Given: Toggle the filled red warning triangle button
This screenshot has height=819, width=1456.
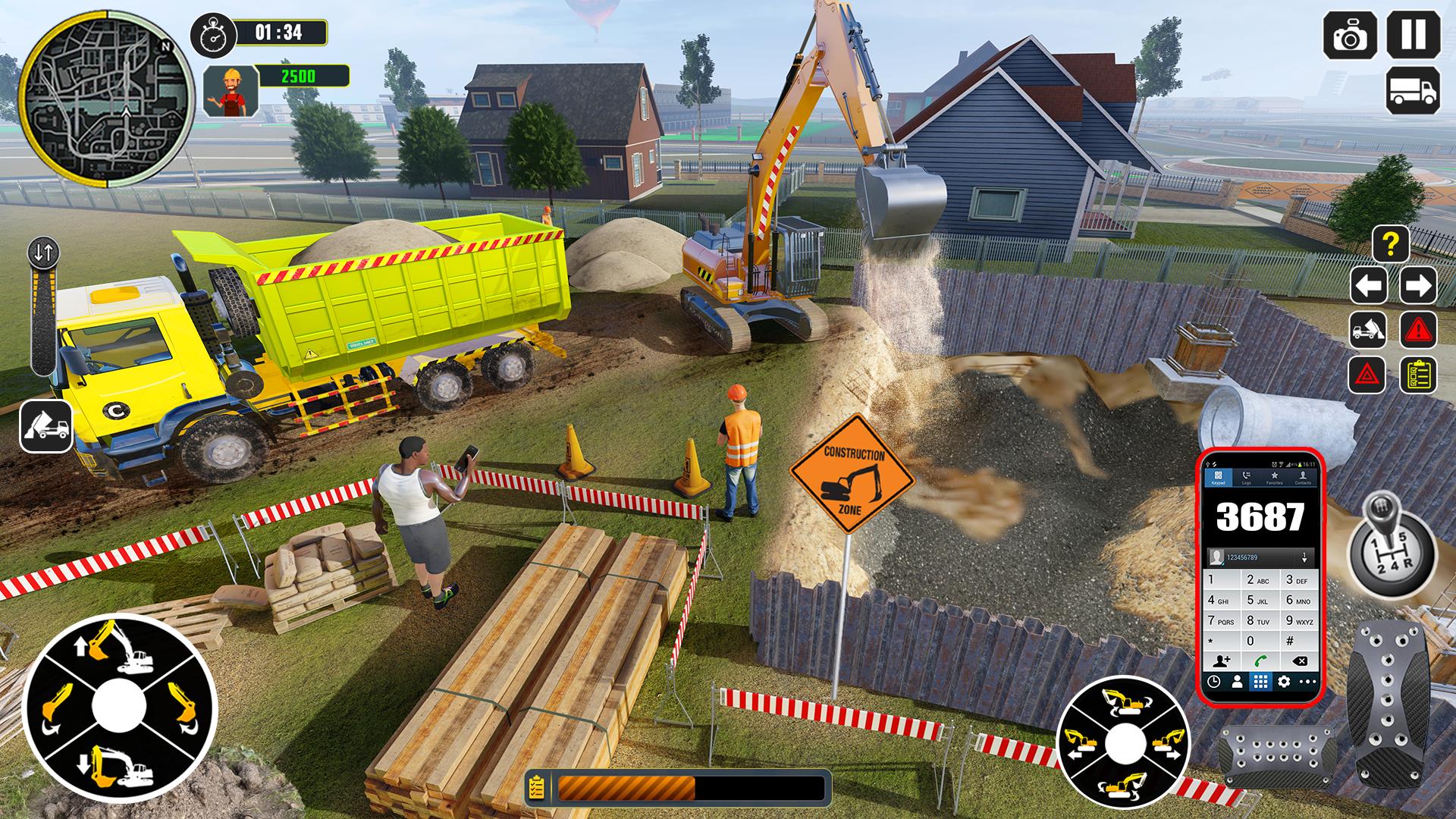Looking at the screenshot, I should coord(1417,331).
